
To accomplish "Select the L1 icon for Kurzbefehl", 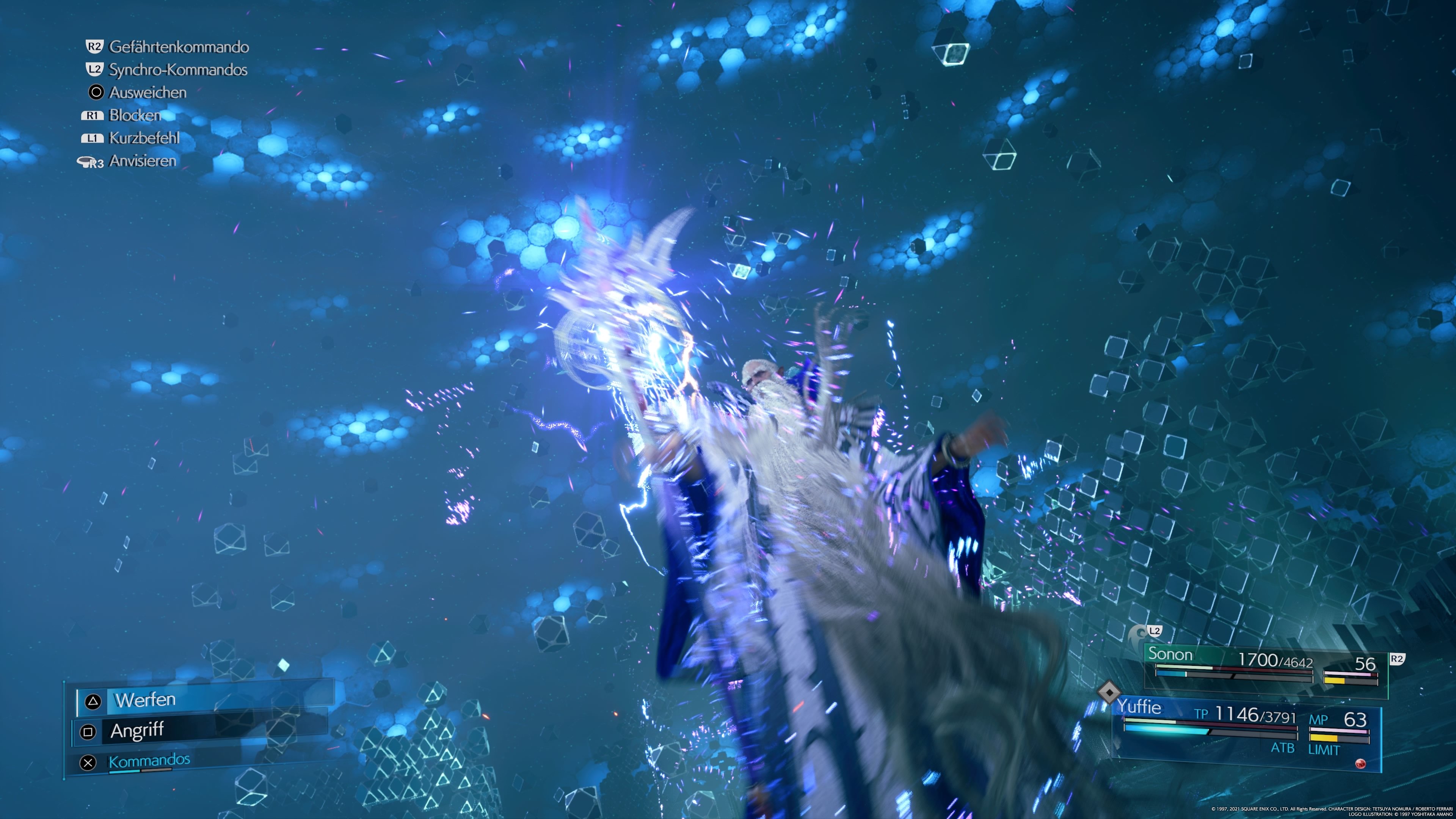I will [94, 138].
